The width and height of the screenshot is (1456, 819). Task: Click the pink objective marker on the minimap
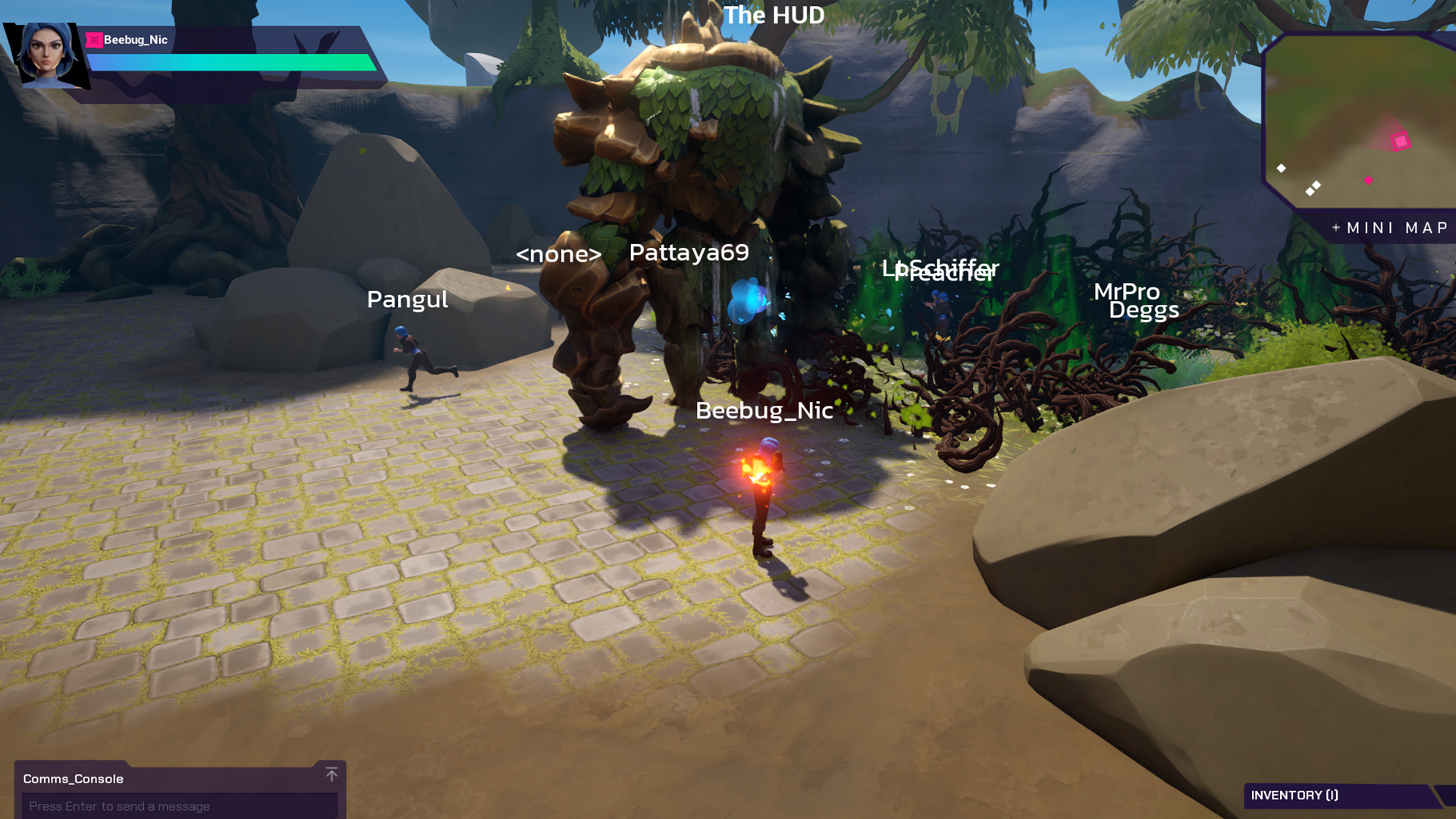(x=1400, y=140)
